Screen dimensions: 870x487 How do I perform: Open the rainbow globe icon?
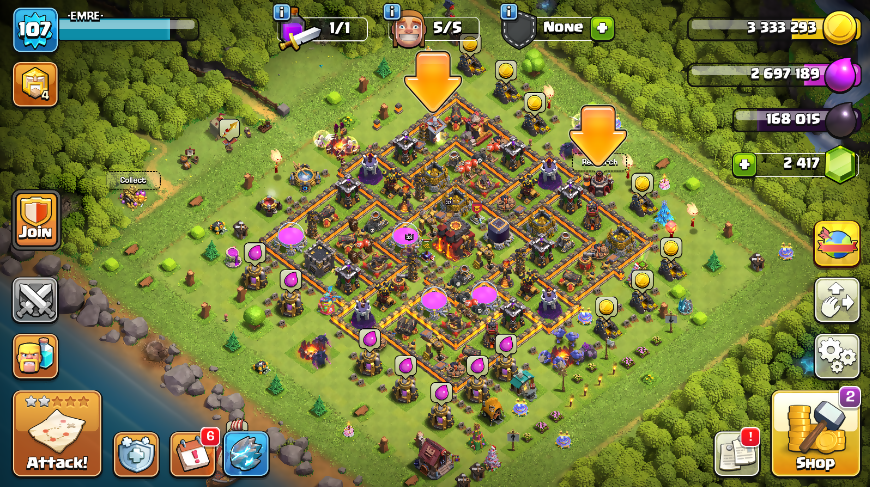(x=837, y=244)
